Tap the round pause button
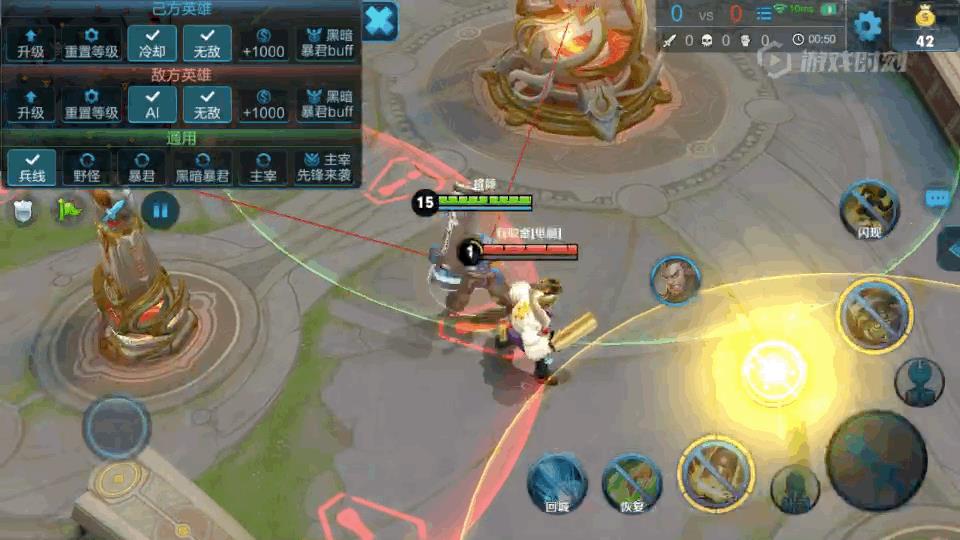960x540 pixels. point(160,210)
